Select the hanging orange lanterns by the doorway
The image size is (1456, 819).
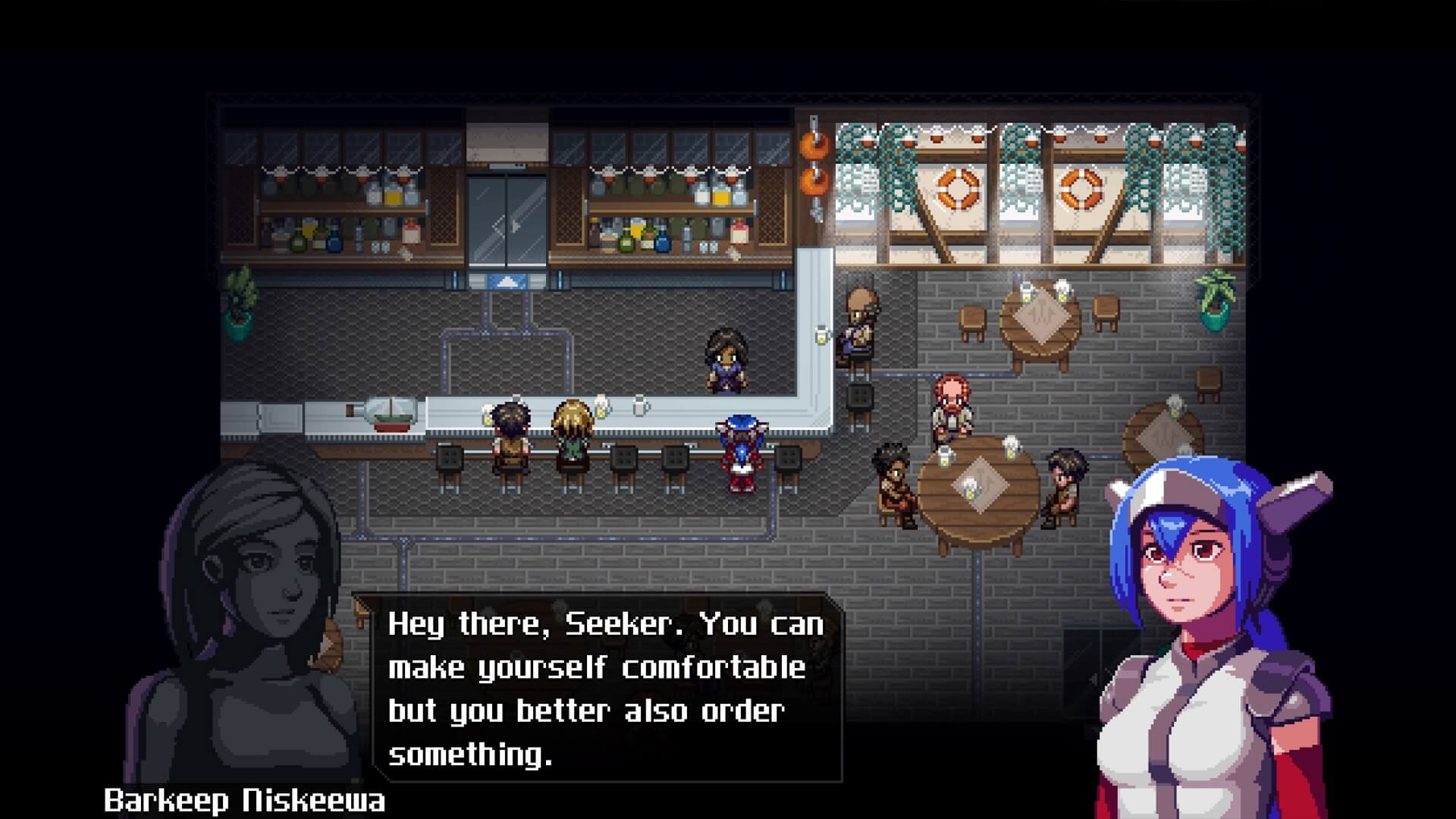click(x=815, y=163)
